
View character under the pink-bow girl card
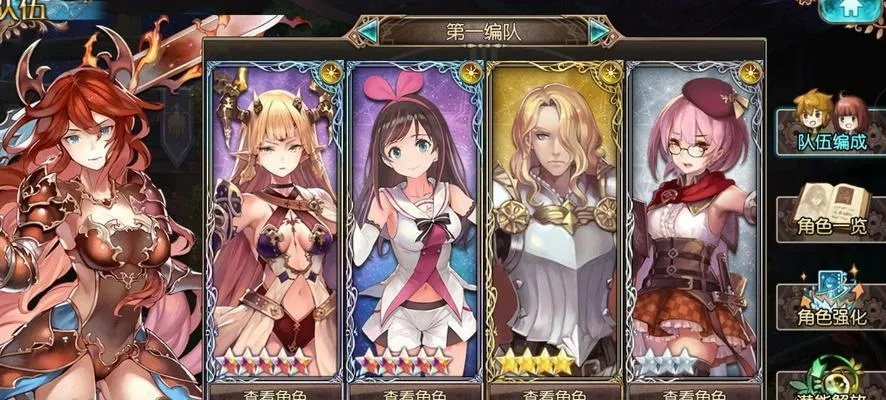tap(415, 392)
